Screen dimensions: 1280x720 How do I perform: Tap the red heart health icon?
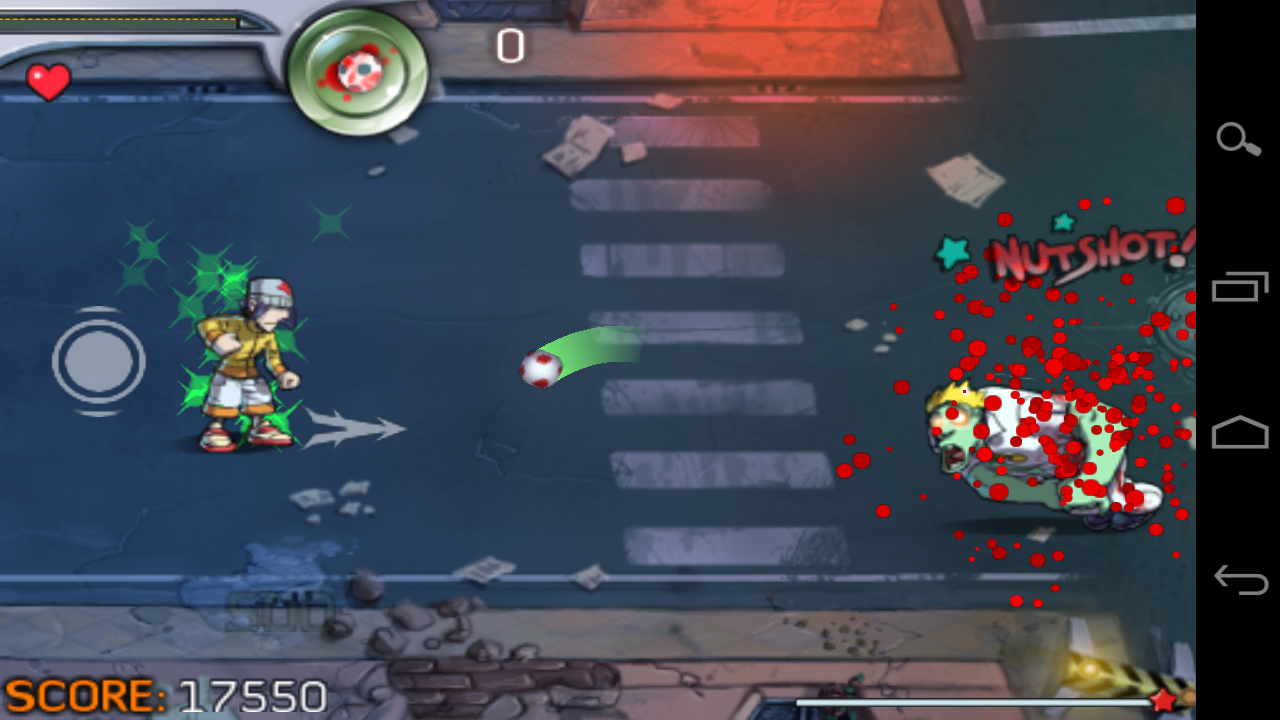[x=48, y=80]
